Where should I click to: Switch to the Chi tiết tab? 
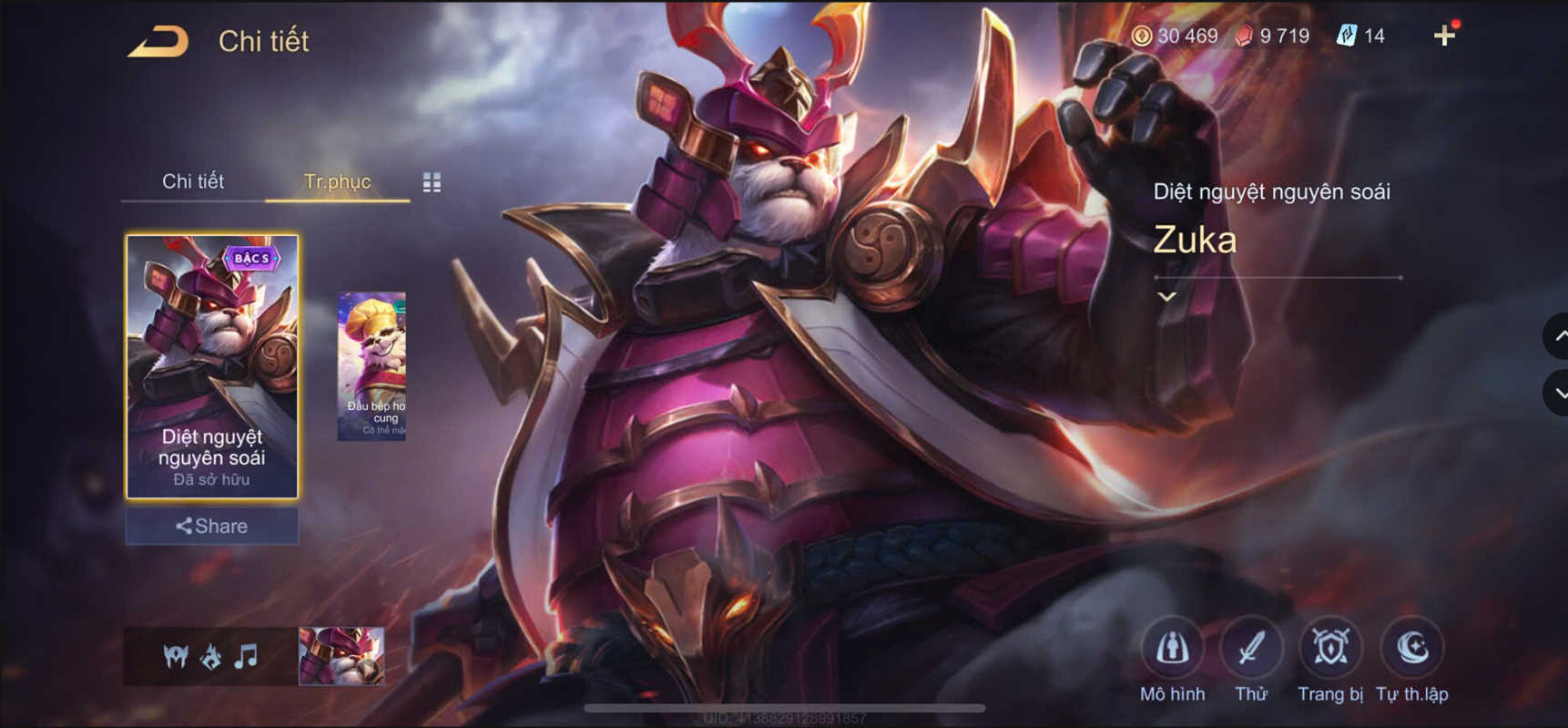[x=194, y=181]
